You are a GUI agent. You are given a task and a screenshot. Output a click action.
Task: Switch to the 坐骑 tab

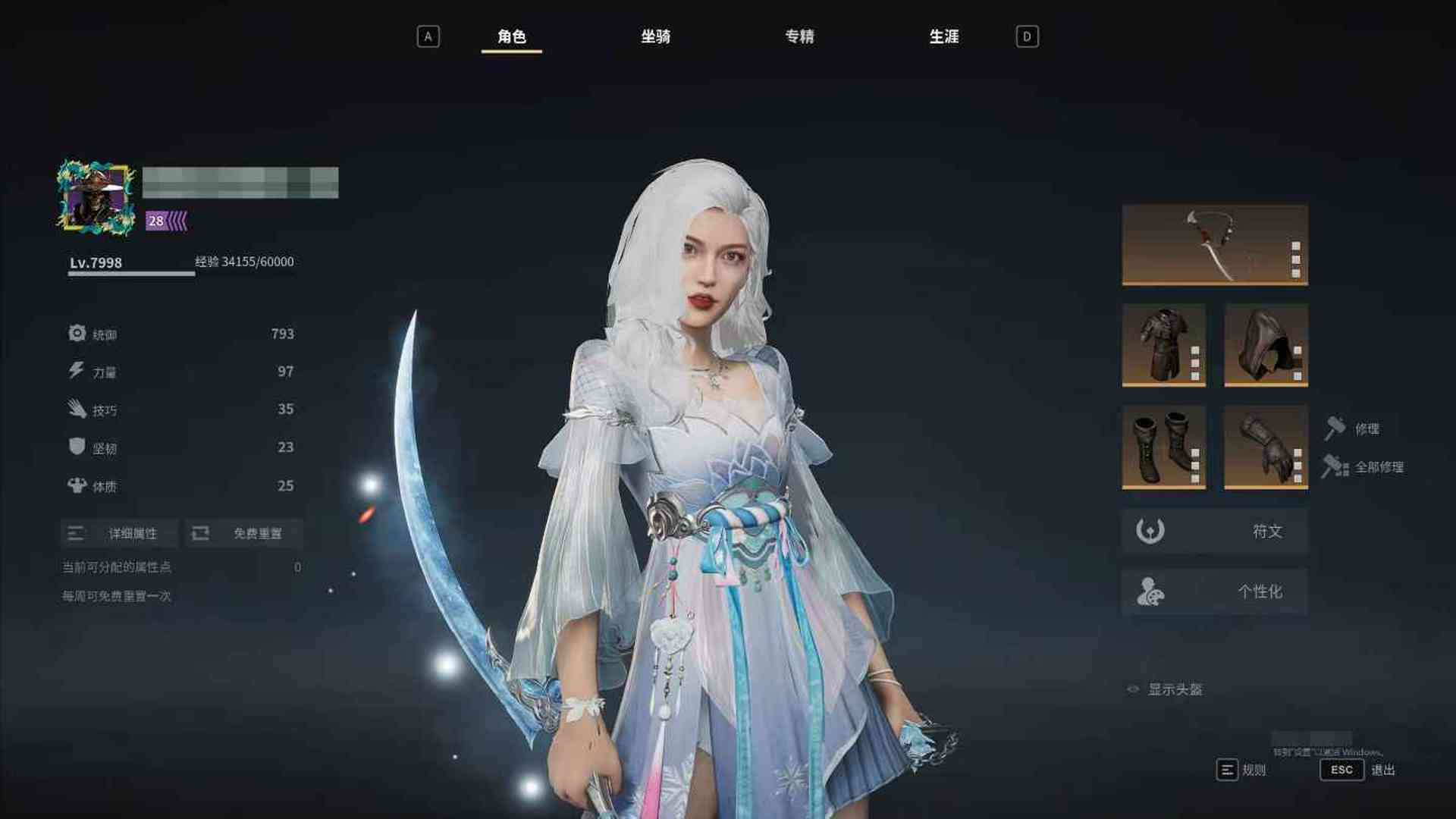[655, 36]
